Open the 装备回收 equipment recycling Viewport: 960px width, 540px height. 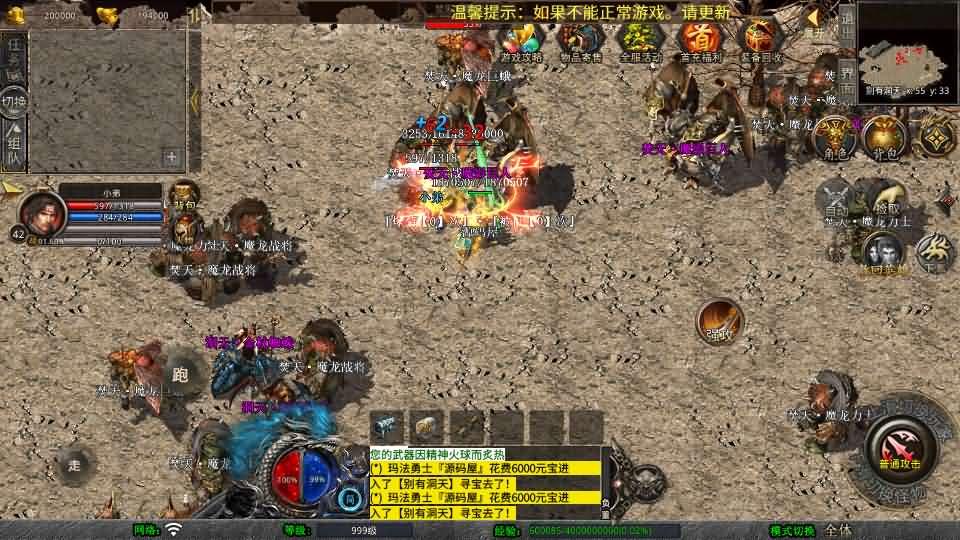(761, 40)
